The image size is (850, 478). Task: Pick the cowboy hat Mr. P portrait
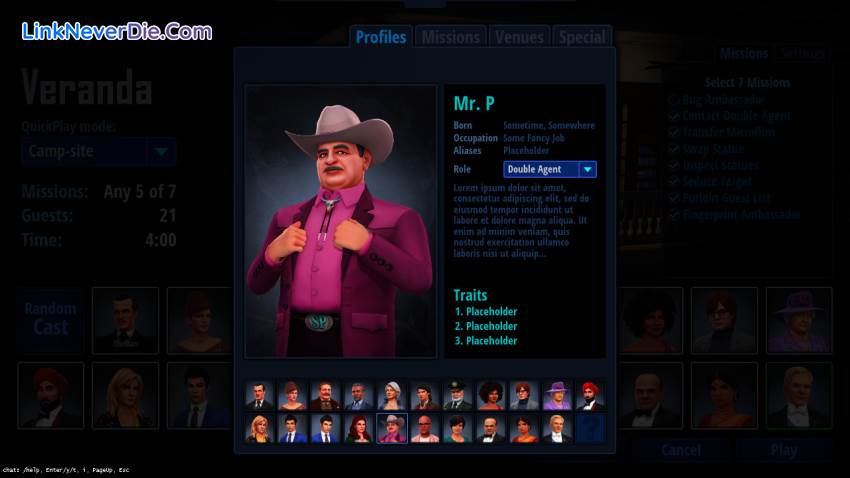click(x=391, y=429)
